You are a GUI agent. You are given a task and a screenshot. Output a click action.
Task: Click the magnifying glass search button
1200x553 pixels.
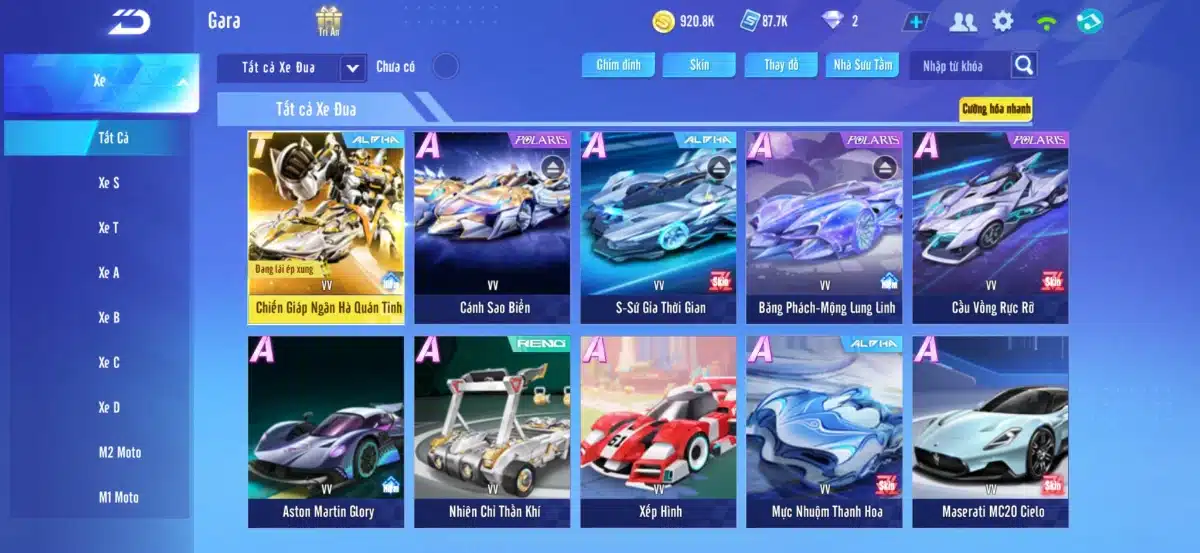[1023, 66]
